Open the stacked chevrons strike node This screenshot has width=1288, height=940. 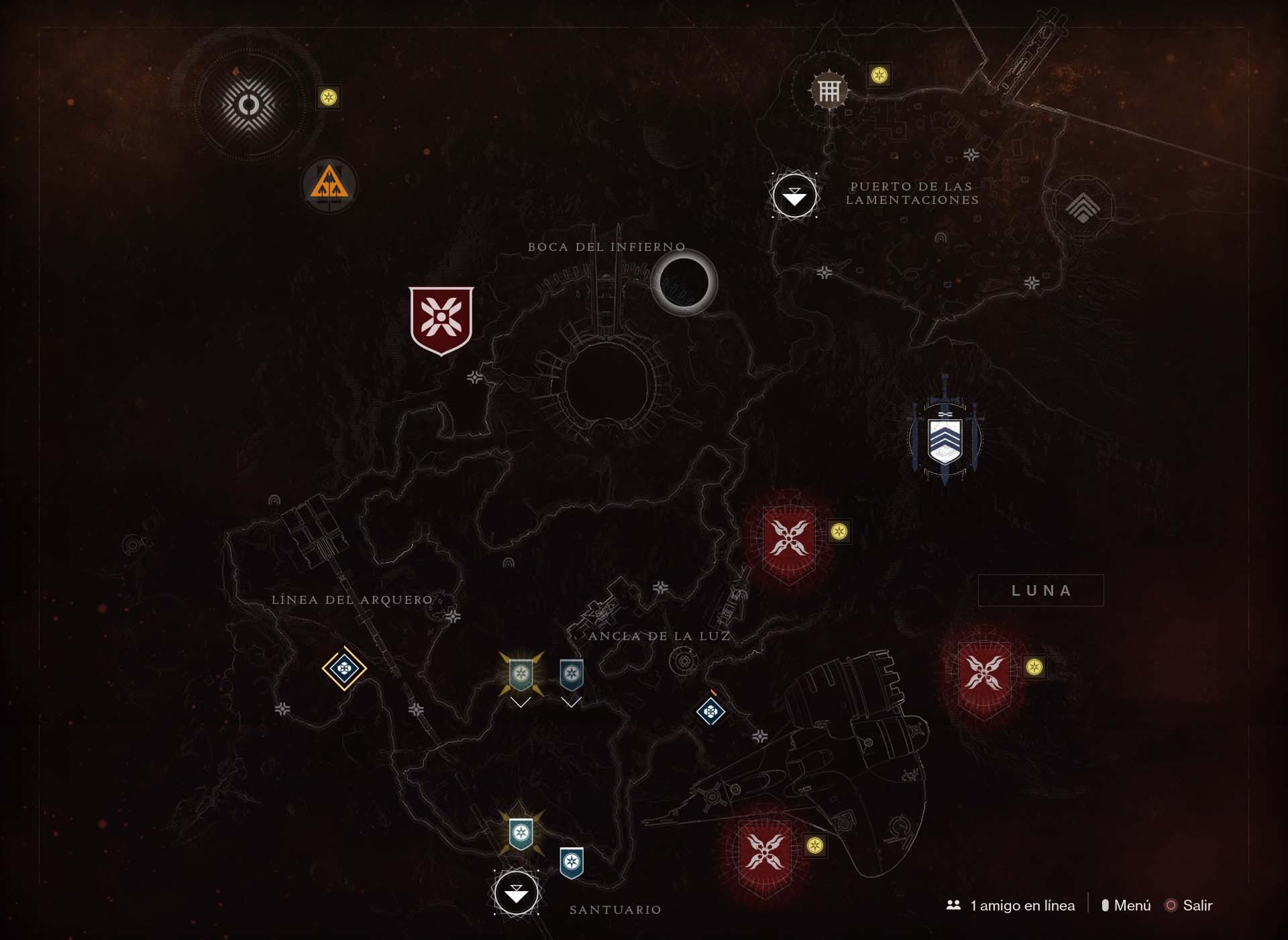point(1083,207)
